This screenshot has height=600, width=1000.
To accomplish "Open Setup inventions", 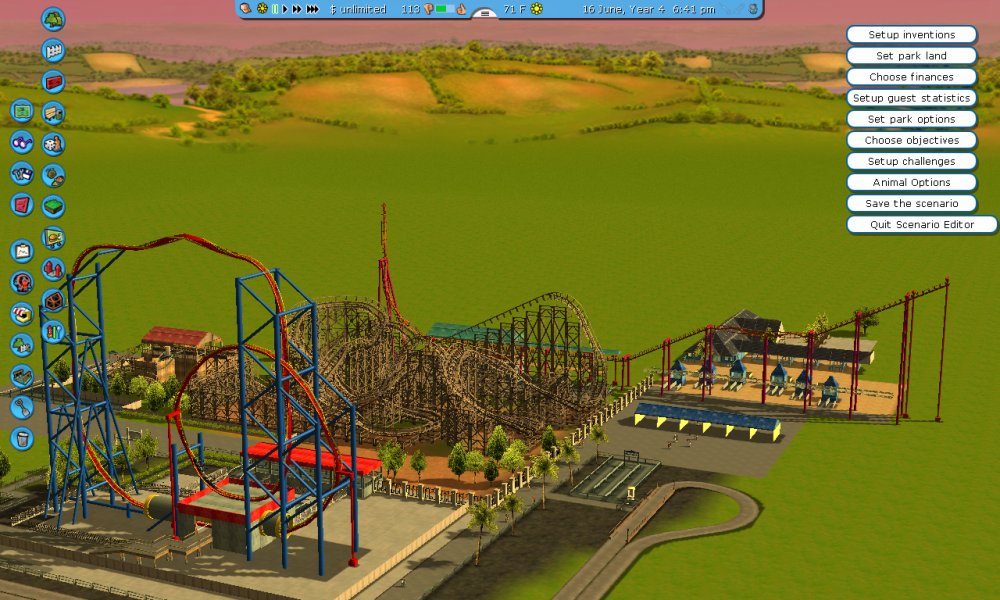I will tap(911, 35).
